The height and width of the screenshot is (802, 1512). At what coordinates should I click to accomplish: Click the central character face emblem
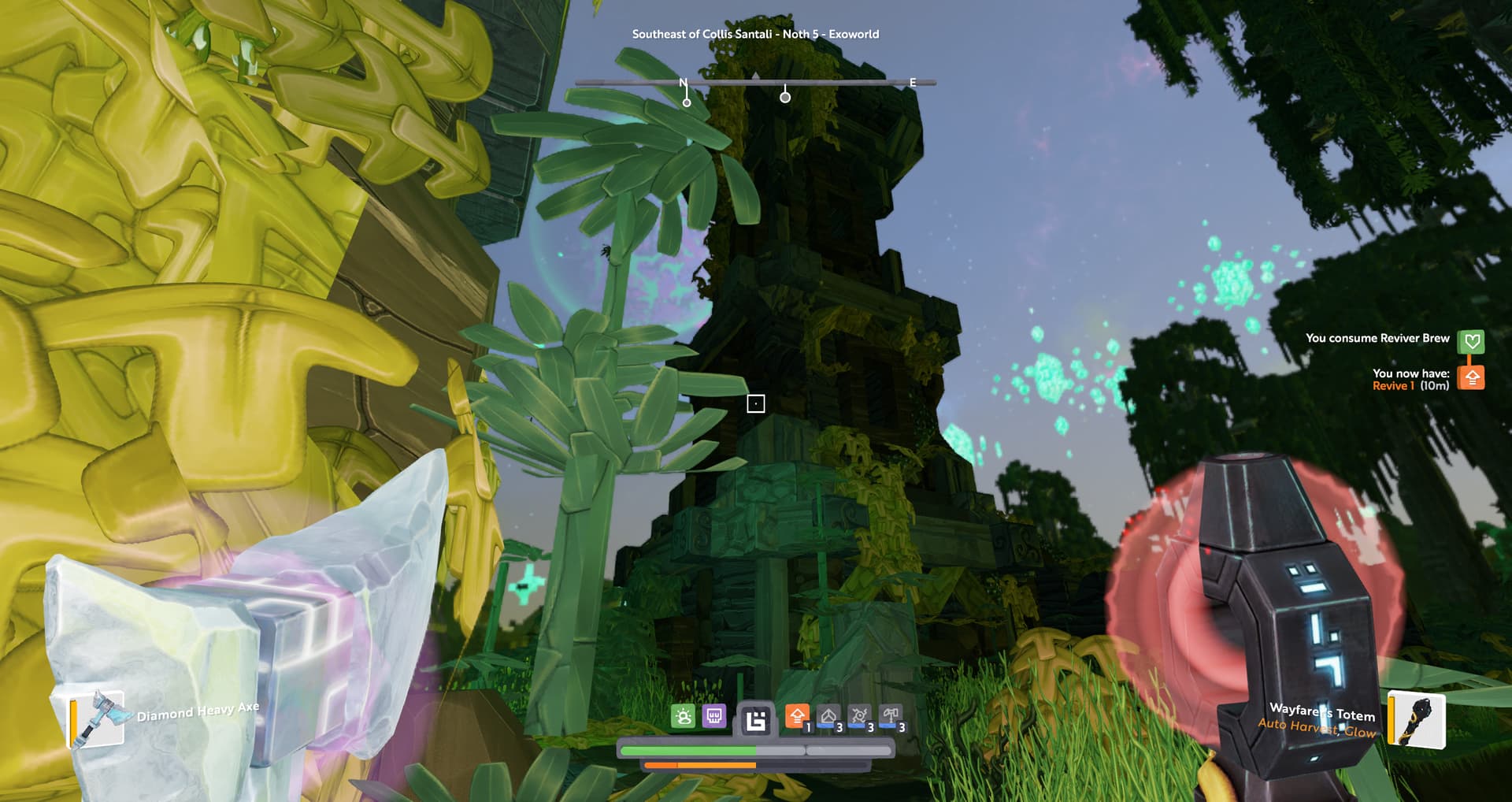click(755, 720)
